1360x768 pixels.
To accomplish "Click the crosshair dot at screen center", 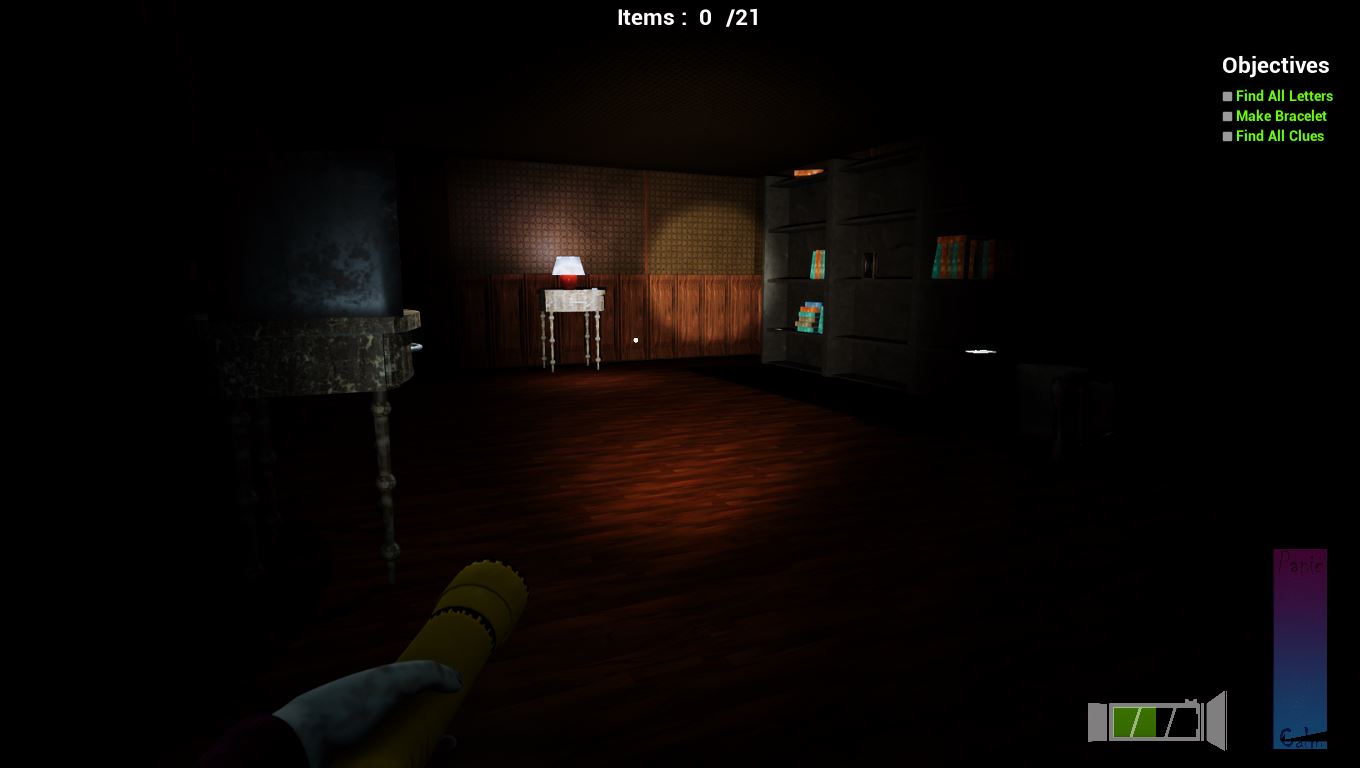I will point(636,340).
